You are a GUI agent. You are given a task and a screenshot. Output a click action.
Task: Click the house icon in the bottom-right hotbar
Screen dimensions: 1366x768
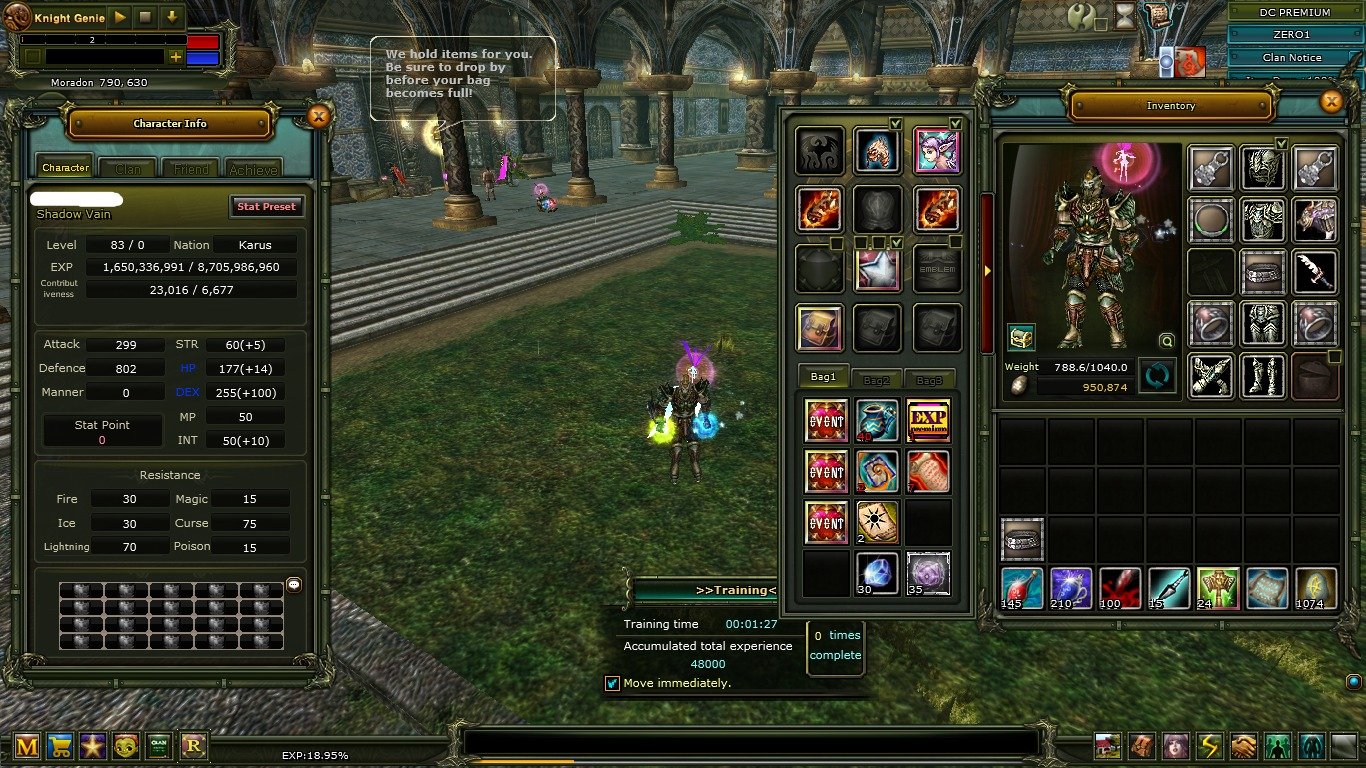1107,746
